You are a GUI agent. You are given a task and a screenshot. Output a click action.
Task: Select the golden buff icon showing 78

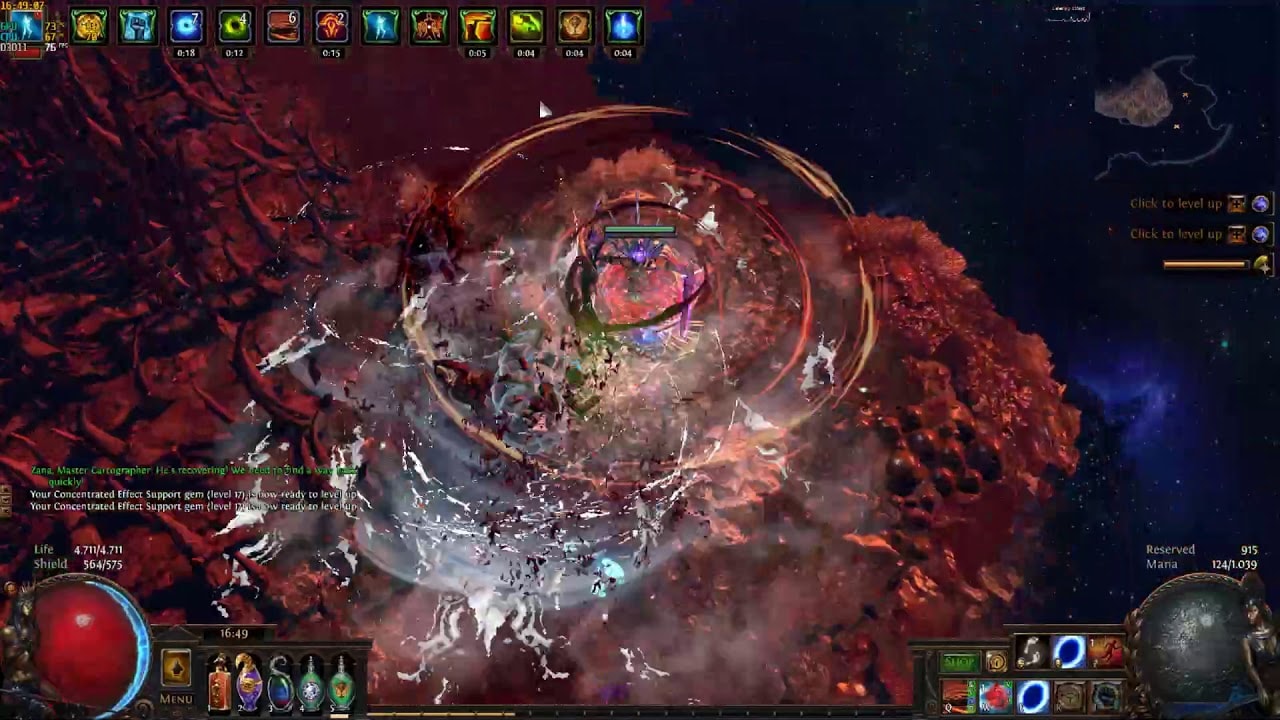coord(89,27)
